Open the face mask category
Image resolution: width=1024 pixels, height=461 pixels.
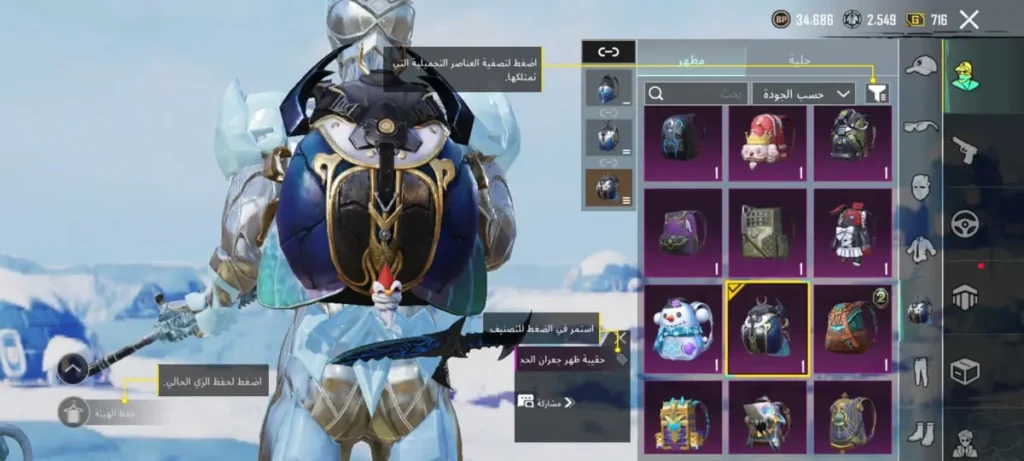click(x=920, y=187)
